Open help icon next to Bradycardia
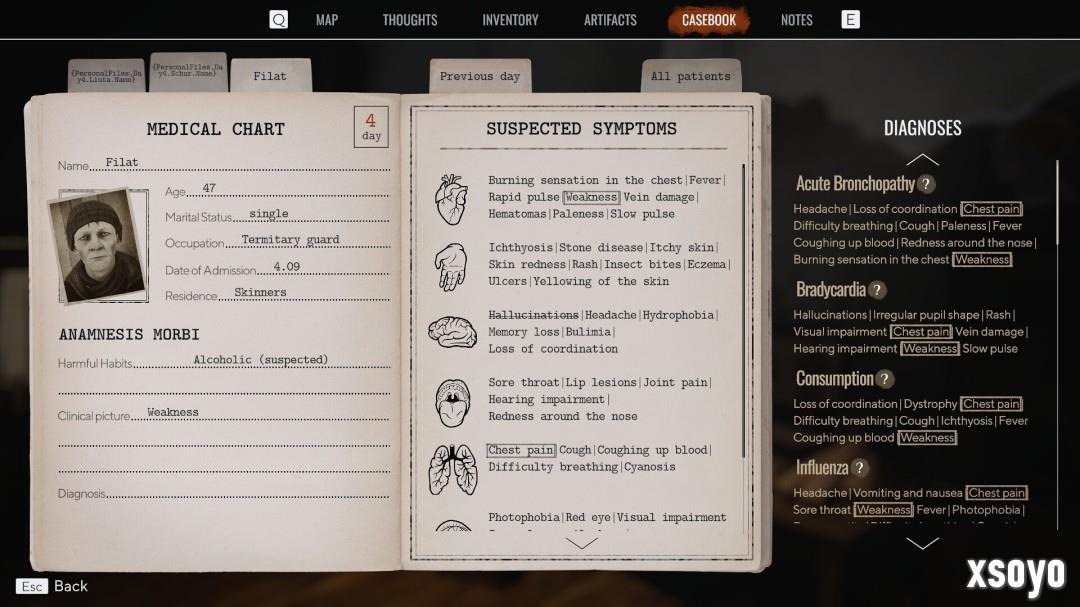This screenshot has height=607, width=1080. coord(877,290)
